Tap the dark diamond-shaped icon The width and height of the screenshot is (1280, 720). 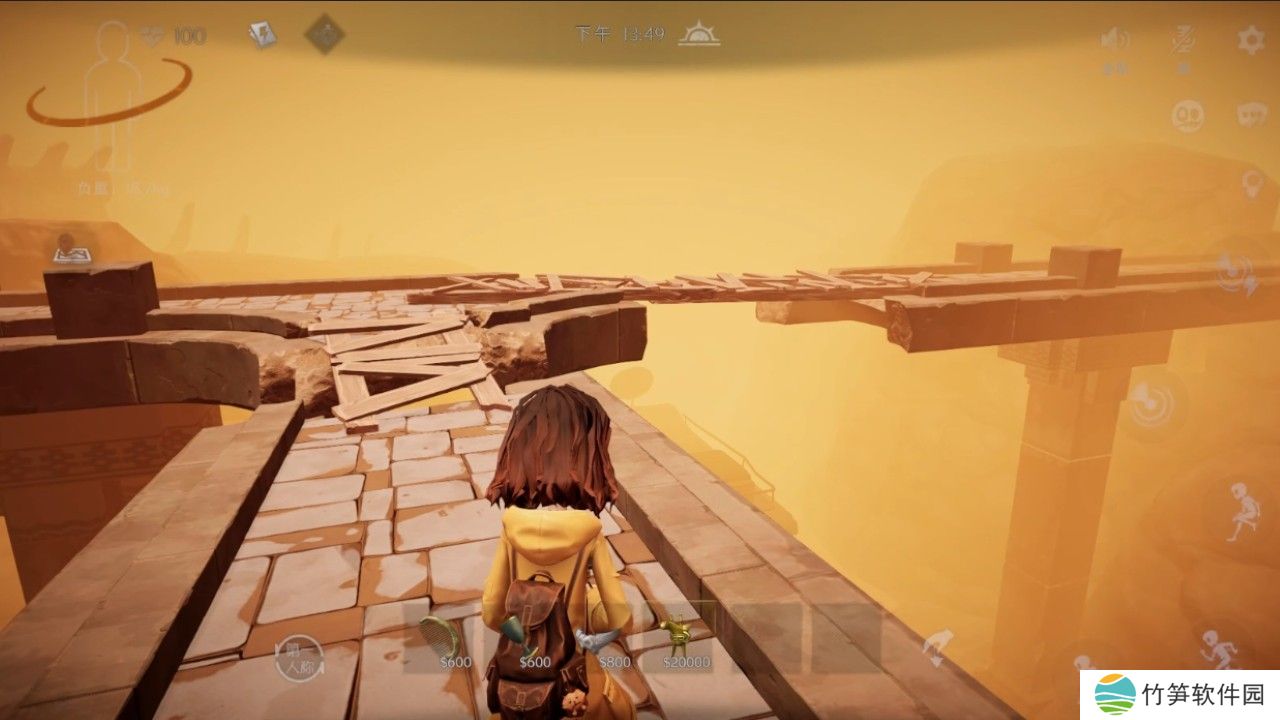point(324,35)
